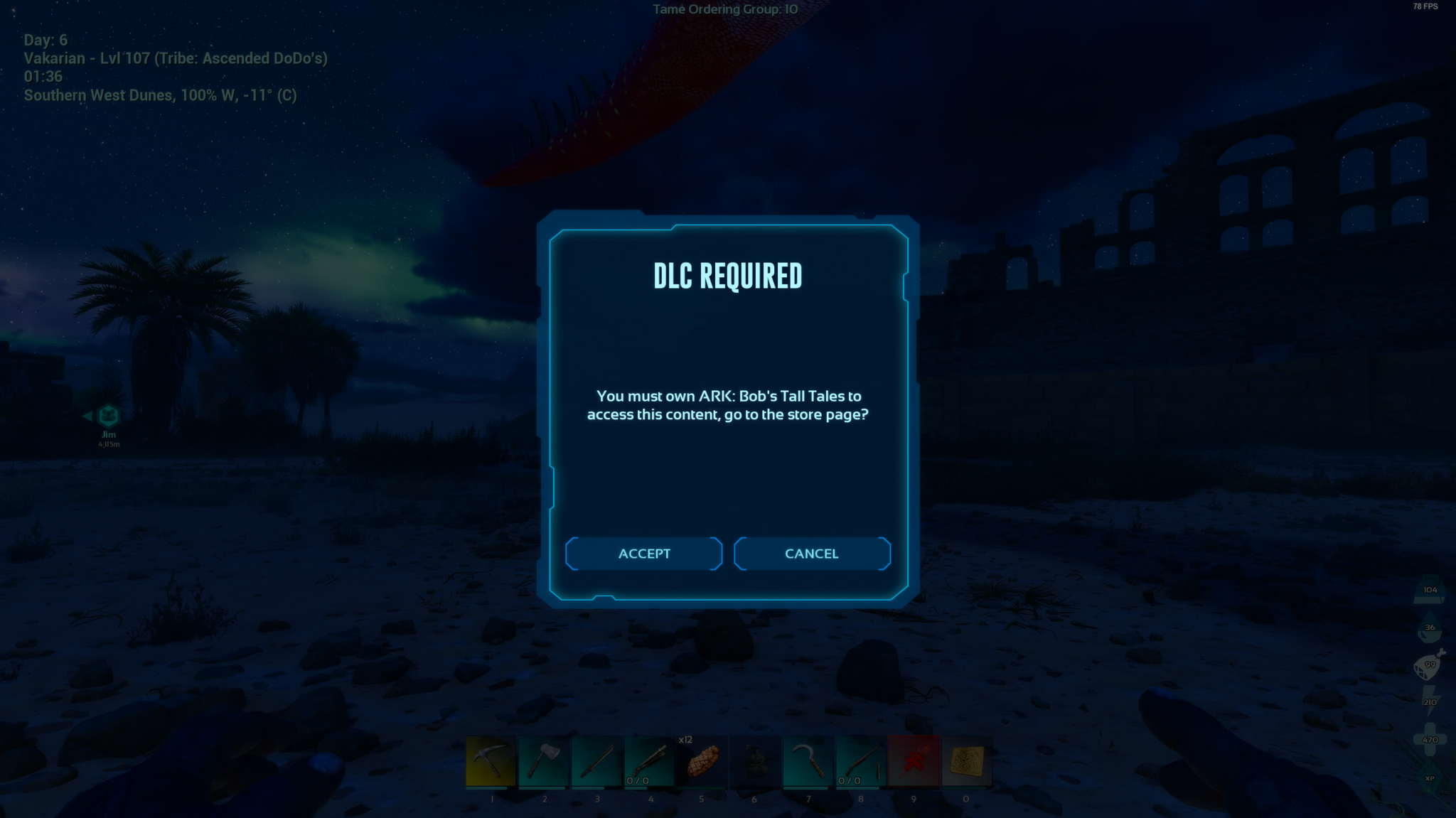Accept going to the store page
Screen dimensions: 1456x818
click(644, 554)
